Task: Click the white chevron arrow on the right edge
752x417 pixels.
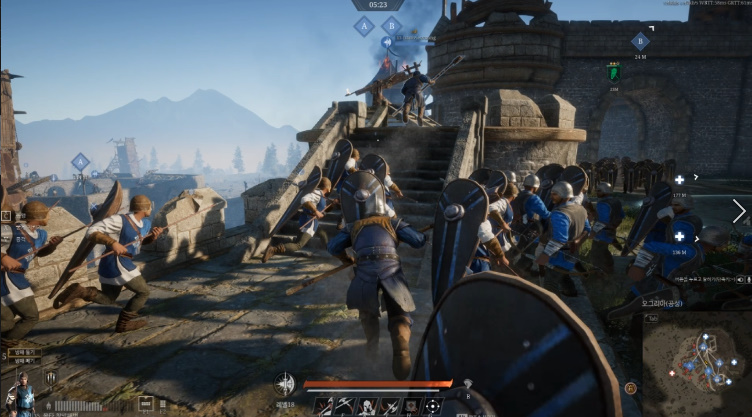Action: (x=739, y=211)
